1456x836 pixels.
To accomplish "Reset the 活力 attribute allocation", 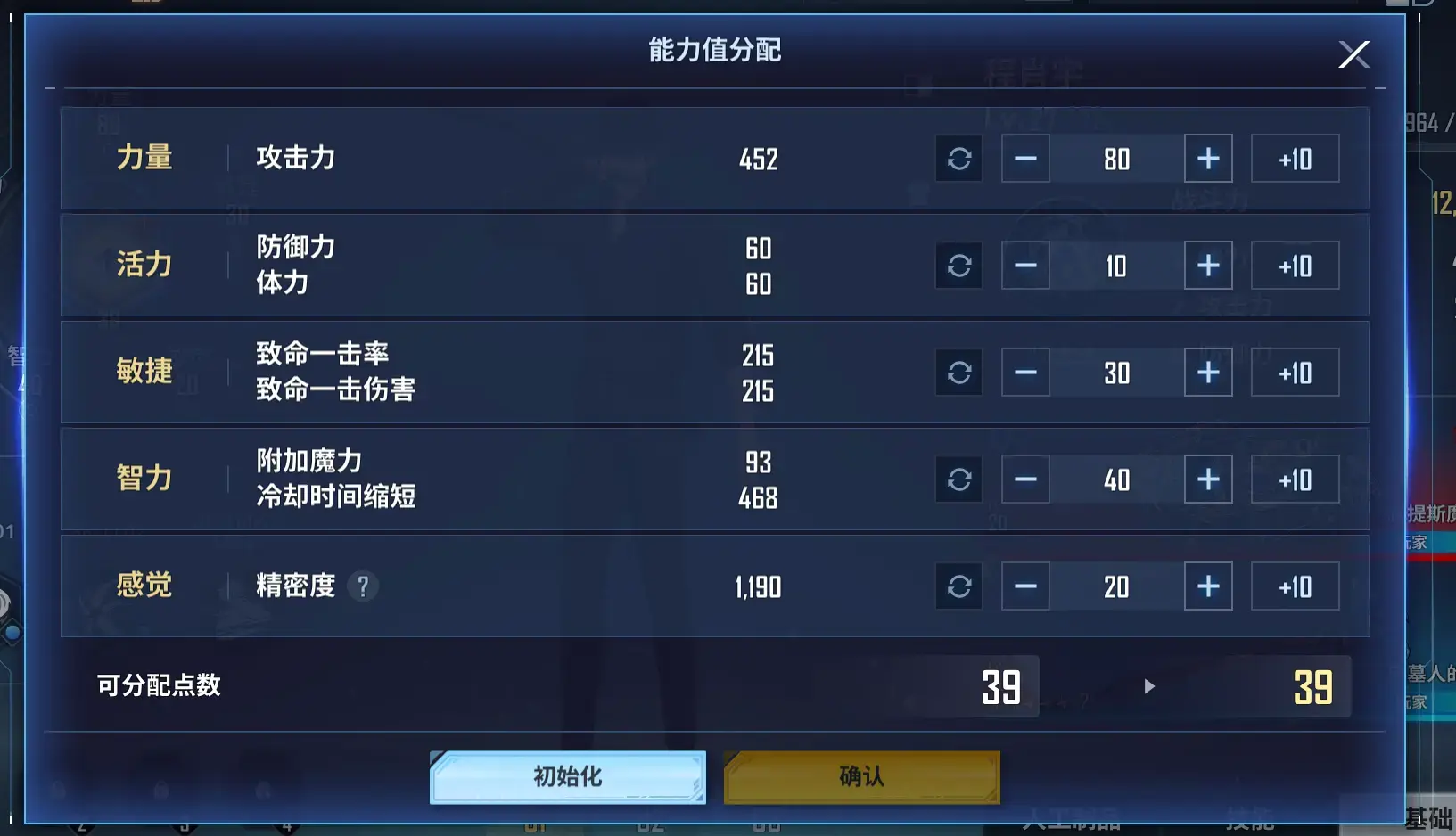I will point(959,265).
